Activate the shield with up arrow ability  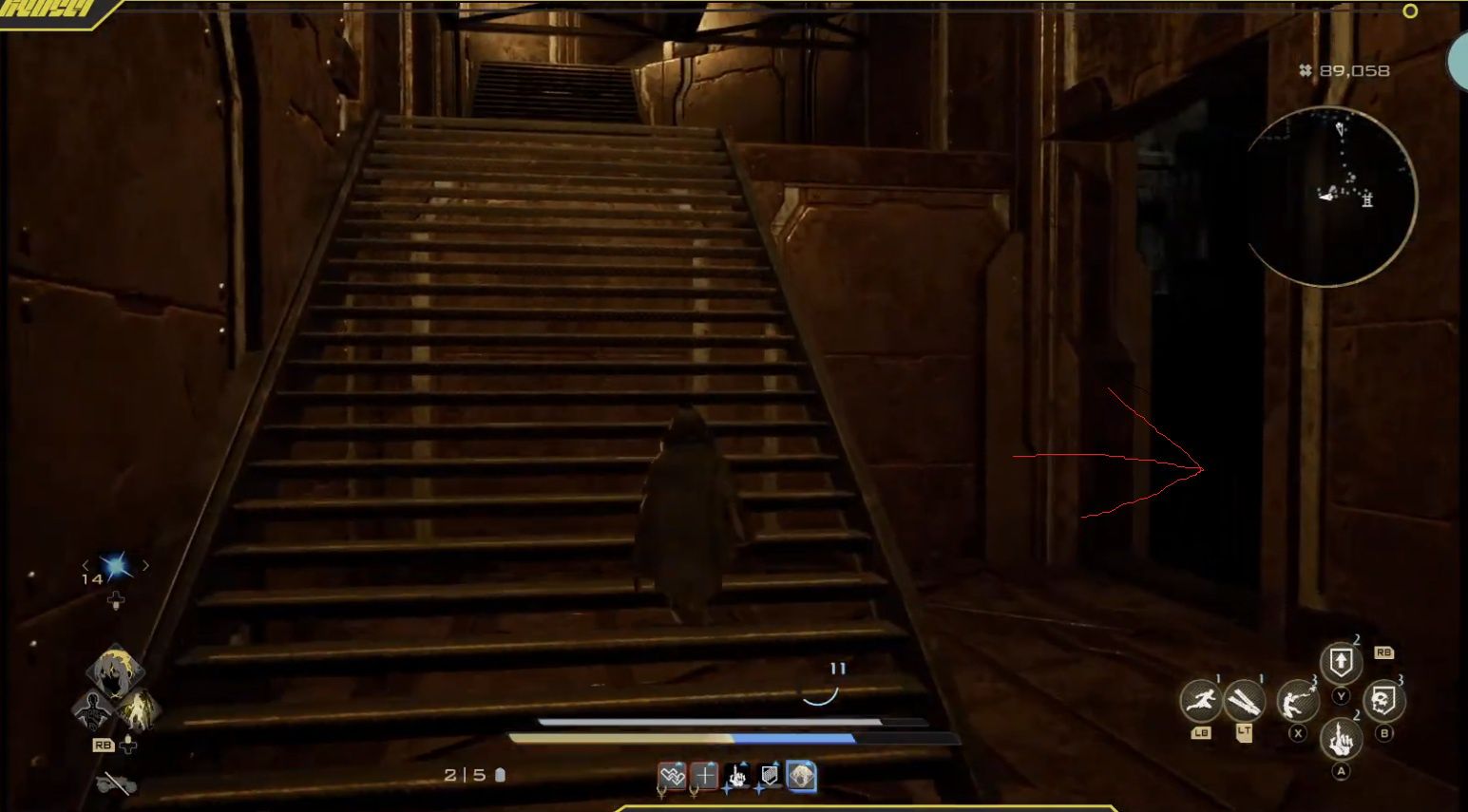coord(1341,663)
